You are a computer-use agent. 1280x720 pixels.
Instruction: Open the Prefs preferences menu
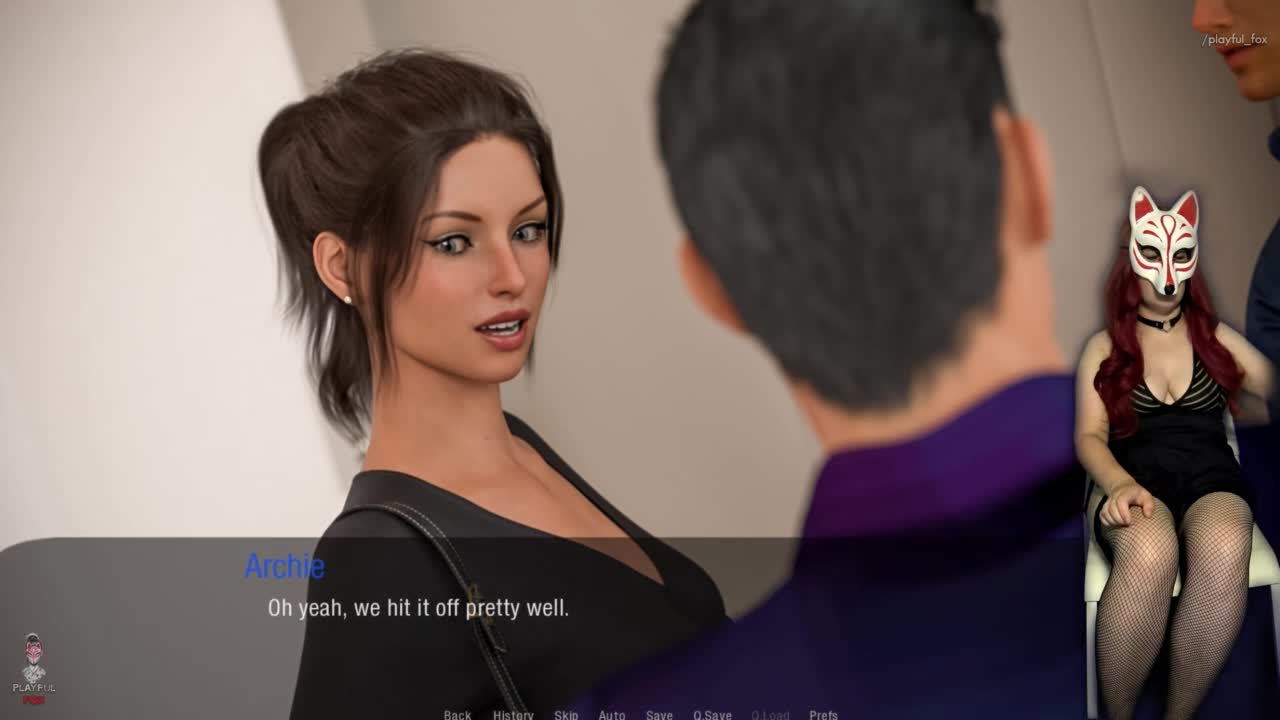point(823,714)
